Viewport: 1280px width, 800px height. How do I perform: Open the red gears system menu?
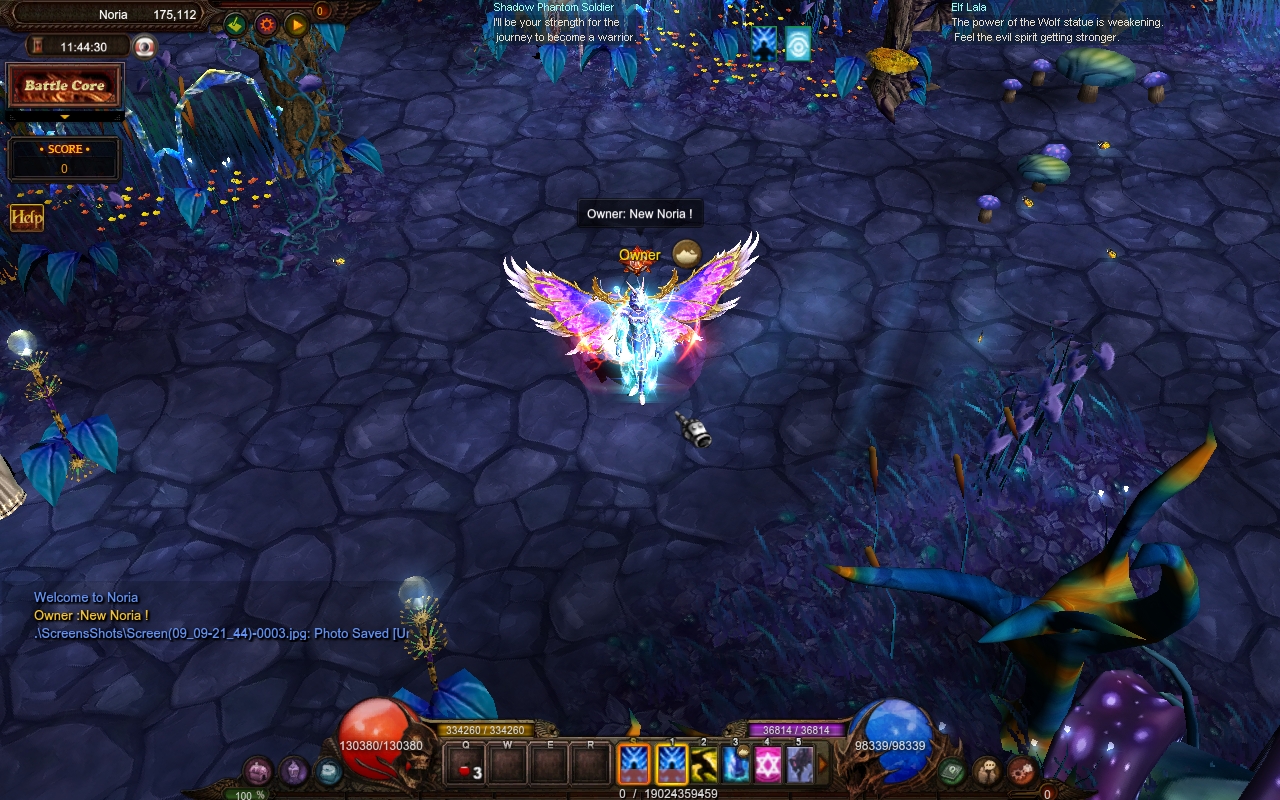(1021, 771)
